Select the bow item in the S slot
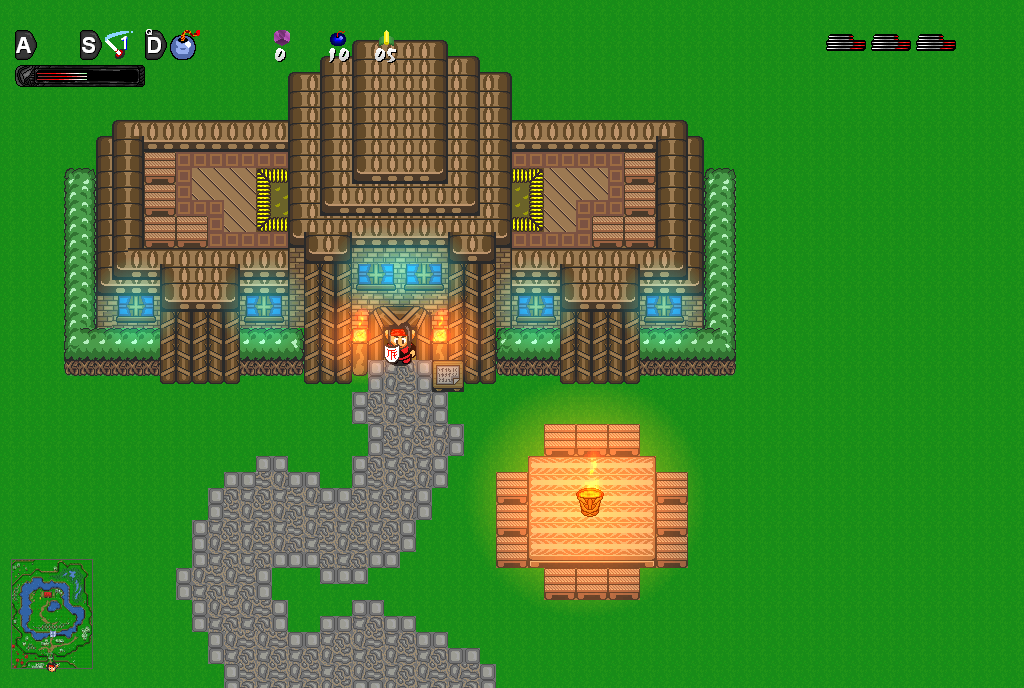The height and width of the screenshot is (688, 1024). 119,45
